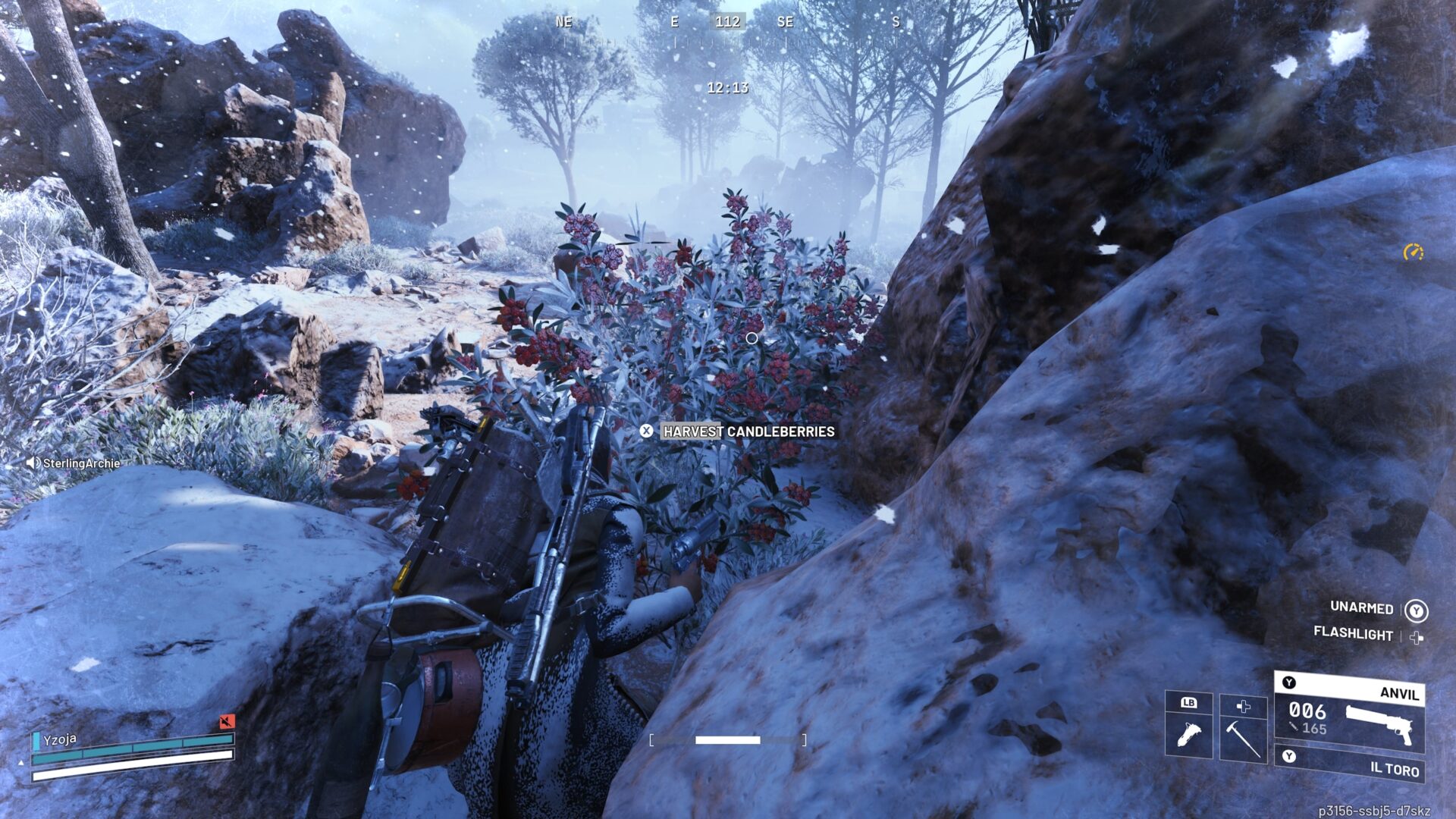The width and height of the screenshot is (1456, 819).
Task: Click the health plus icon above the pickaxe
Action: [1244, 707]
